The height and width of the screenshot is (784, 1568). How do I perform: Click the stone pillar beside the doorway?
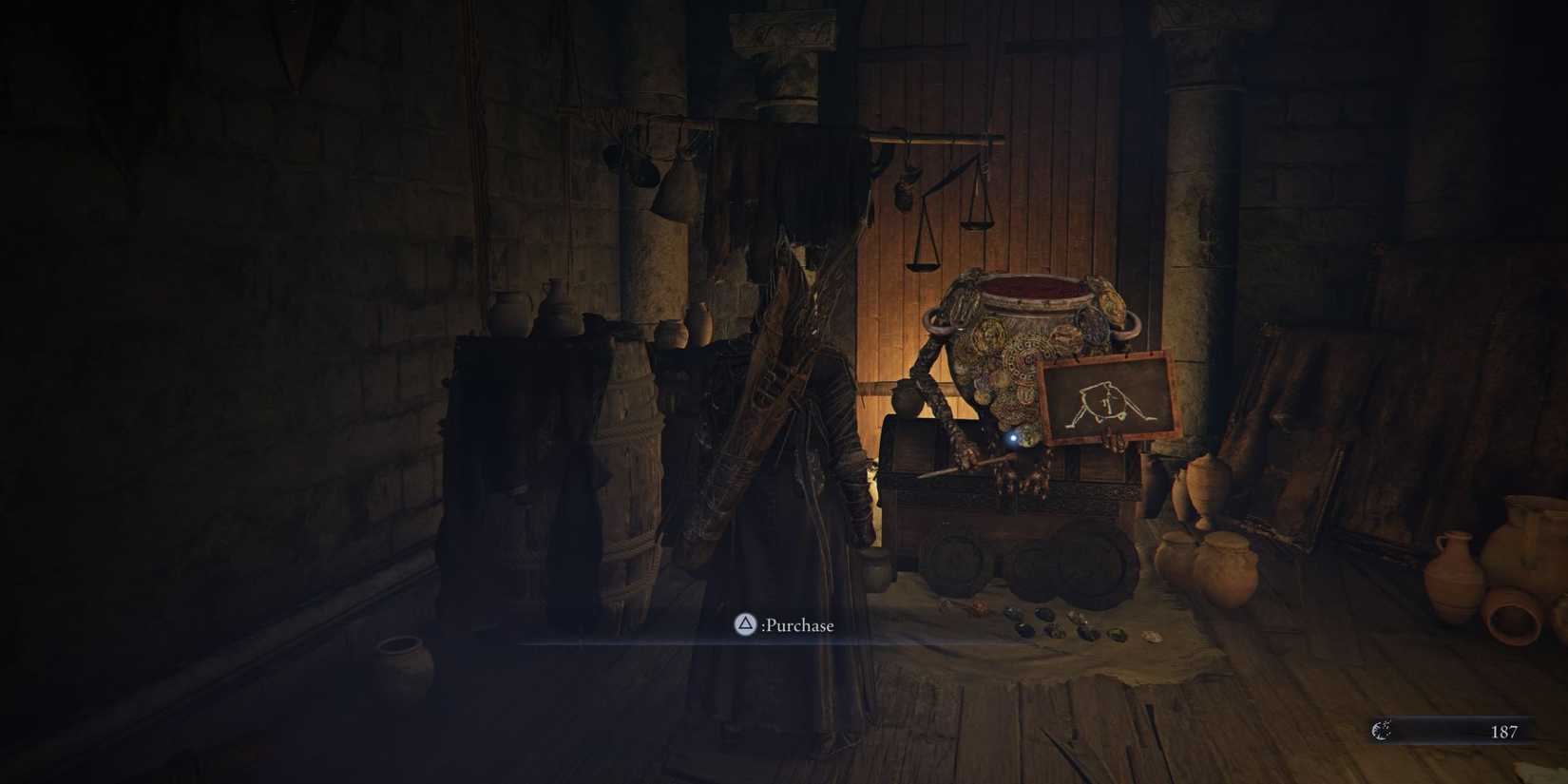click(x=1193, y=238)
